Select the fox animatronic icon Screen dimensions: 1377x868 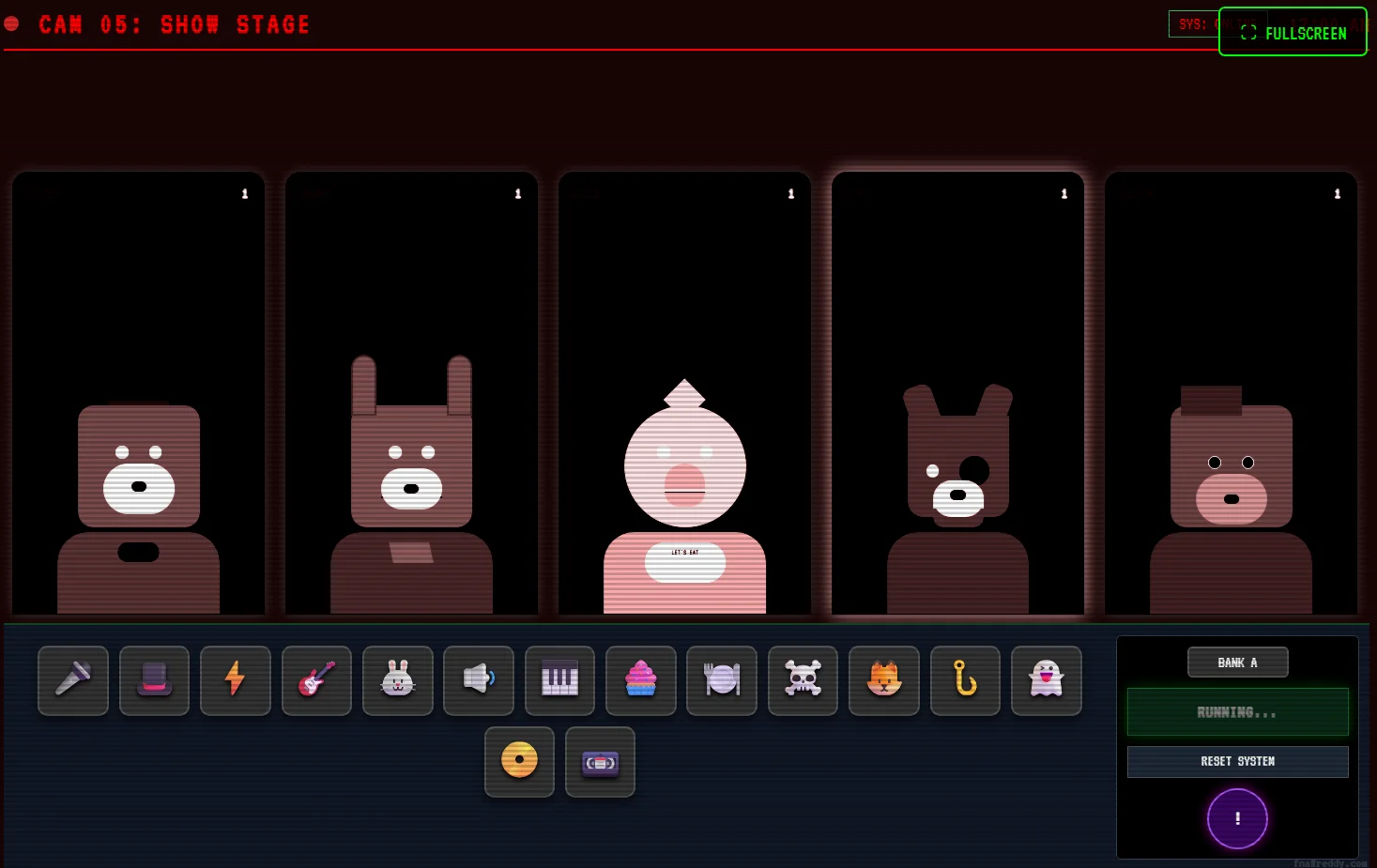click(884, 680)
